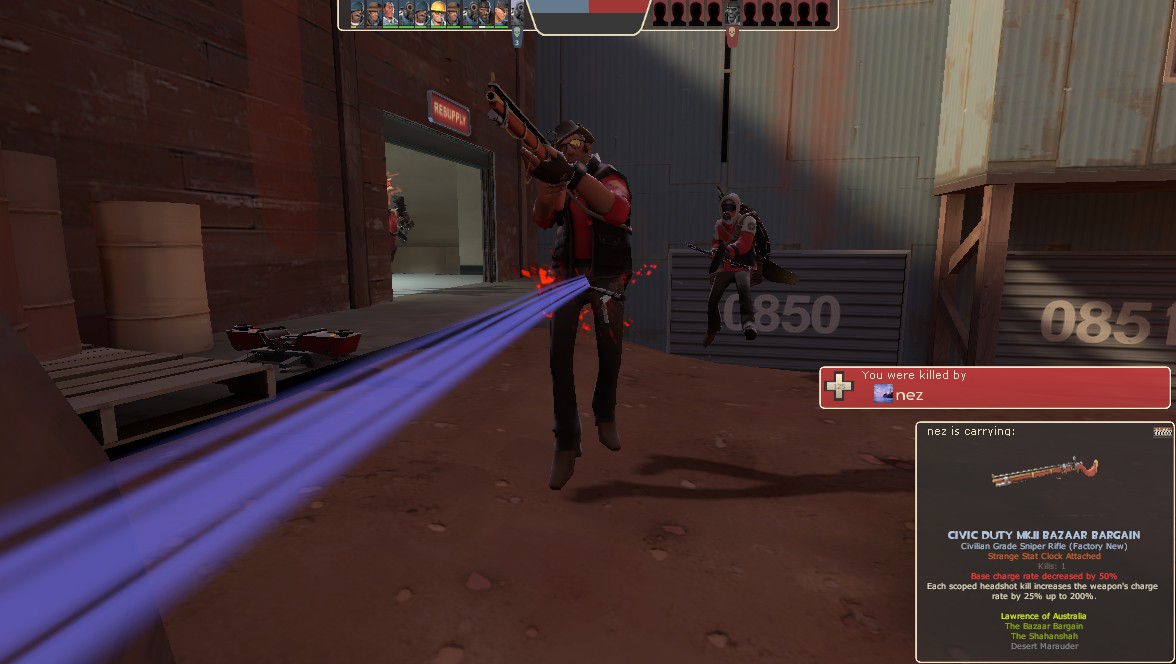Click nez's avatar in the killed-by panel
Image resolution: width=1176 pixels, height=664 pixels.
(883, 395)
